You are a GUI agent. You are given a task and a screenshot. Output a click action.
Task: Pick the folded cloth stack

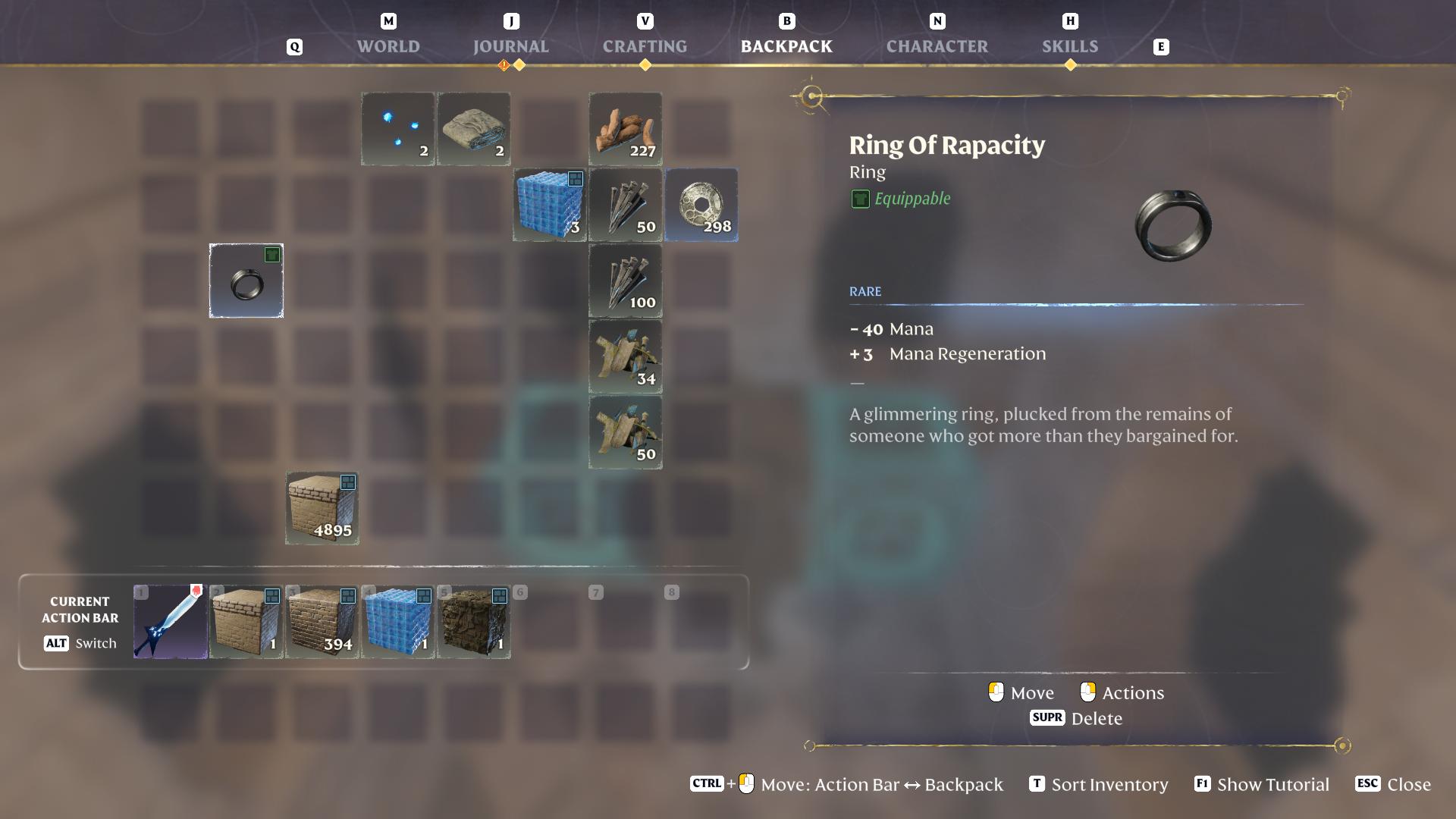coord(474,129)
